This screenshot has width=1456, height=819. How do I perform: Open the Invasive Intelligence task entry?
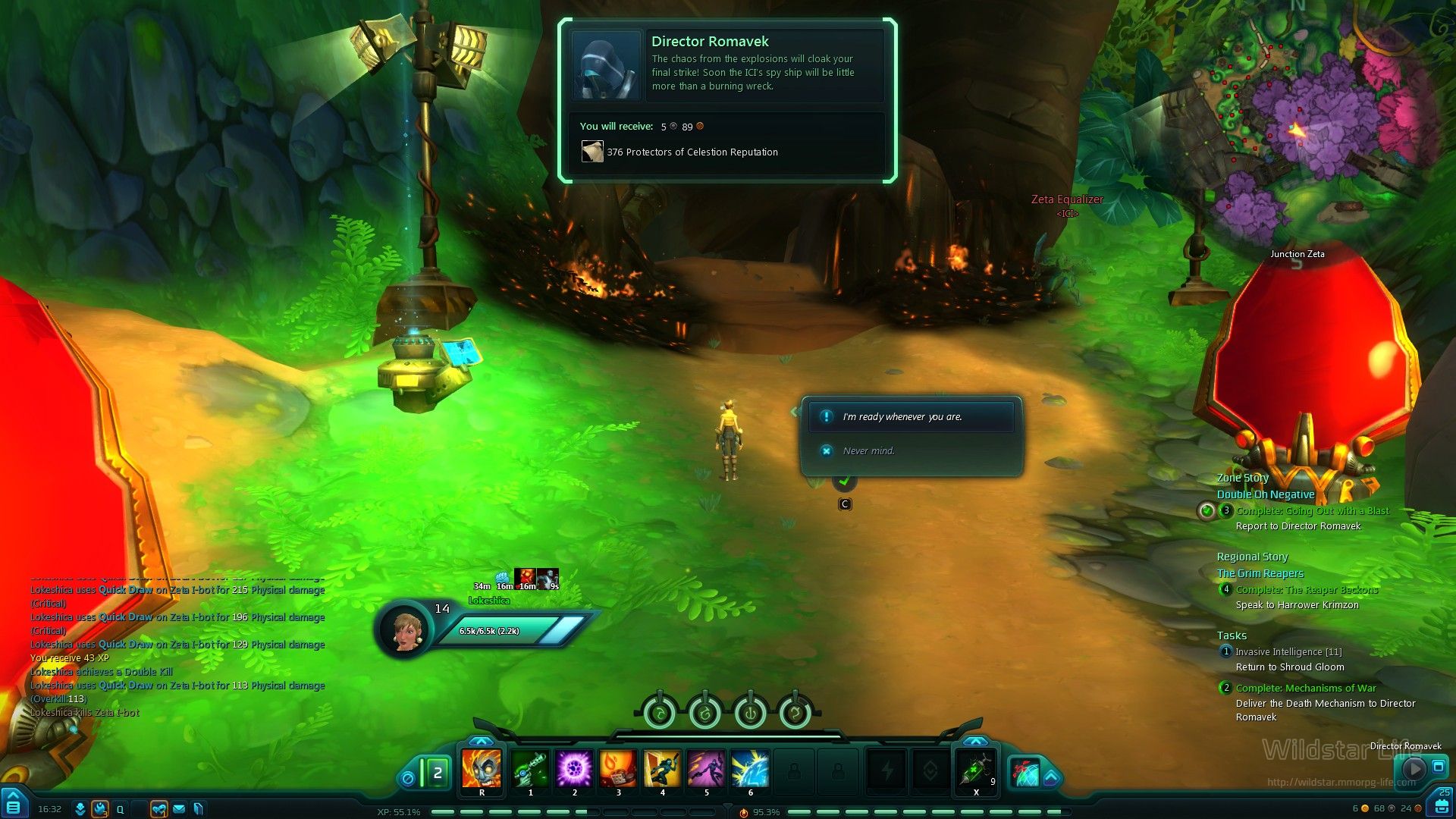[x=1288, y=652]
